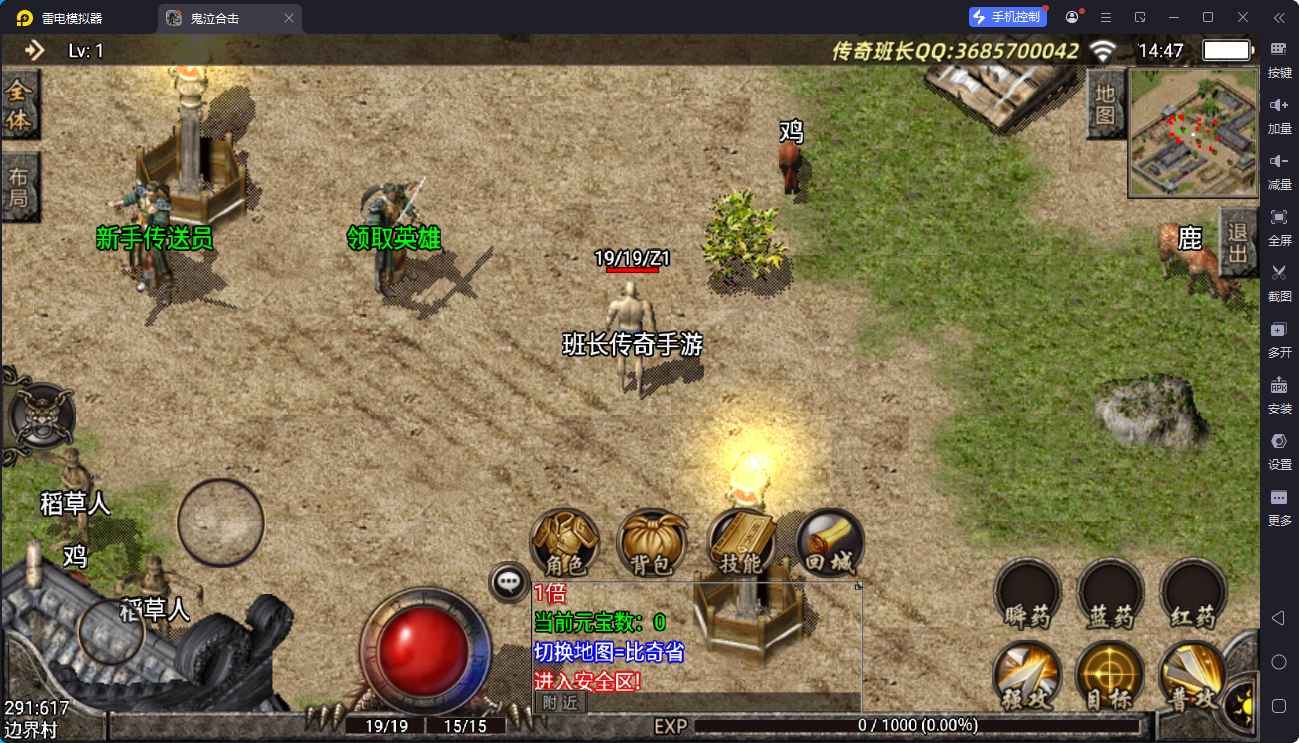Select the 目标 target button
Screen dimensions: 1299x743
pos(1110,675)
